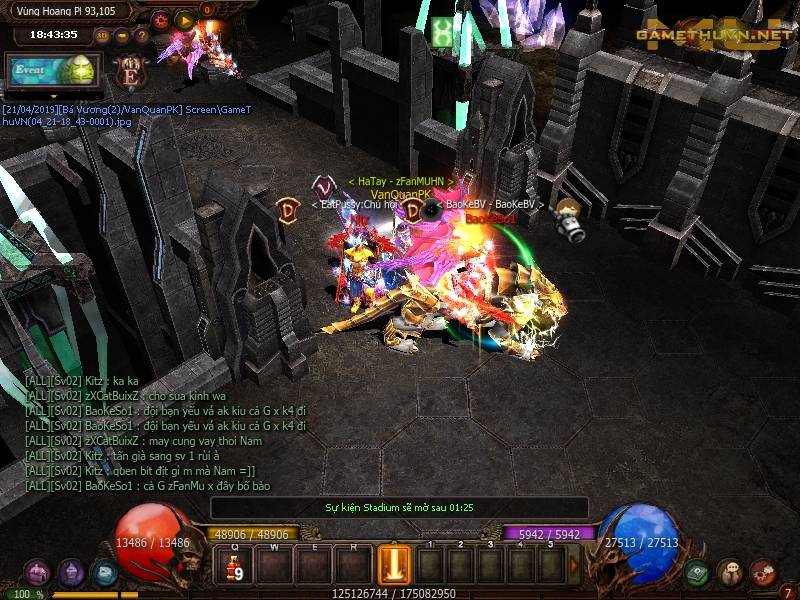Activate the orange play arrow button
800x600 pixels.
185,19
